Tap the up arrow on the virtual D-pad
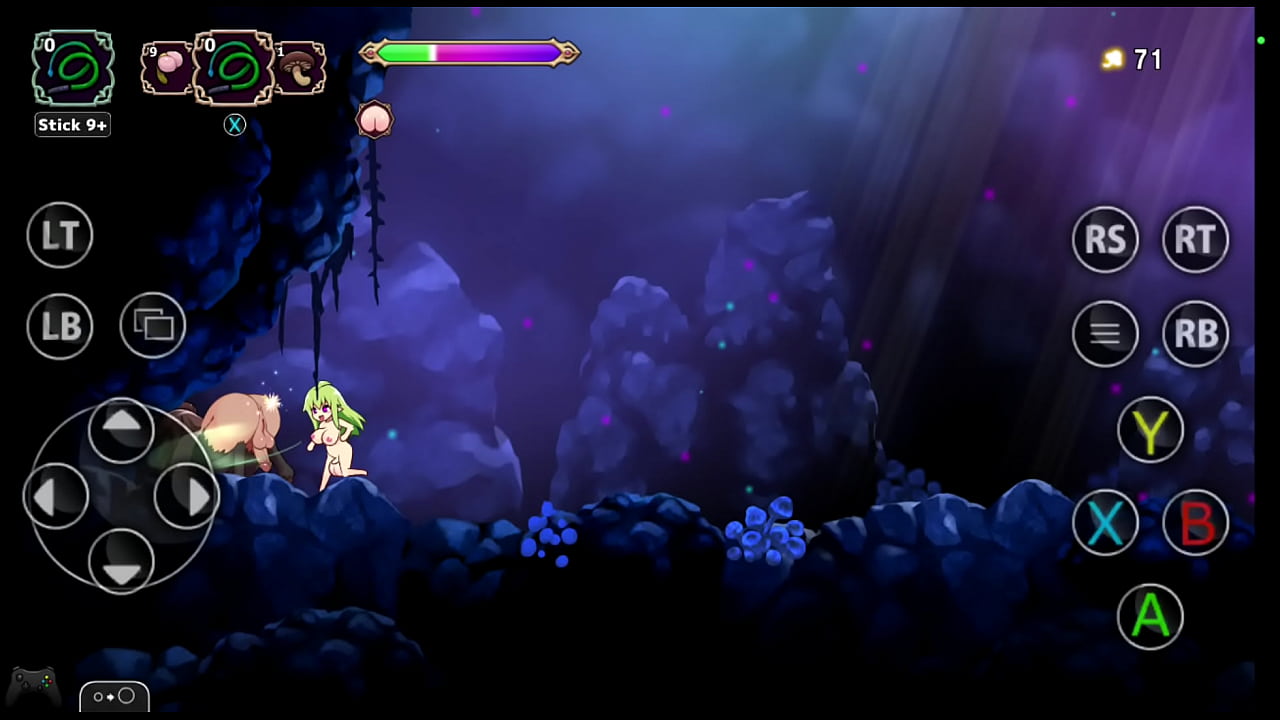Viewport: 1280px width, 720px height. coord(122,428)
